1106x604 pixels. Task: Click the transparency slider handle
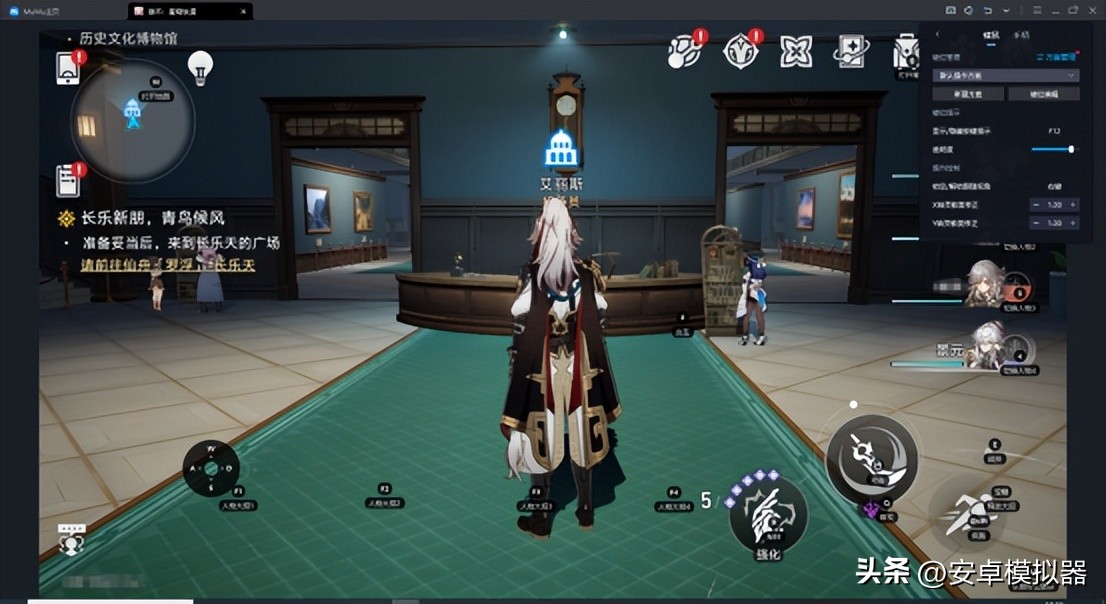pos(1071,149)
